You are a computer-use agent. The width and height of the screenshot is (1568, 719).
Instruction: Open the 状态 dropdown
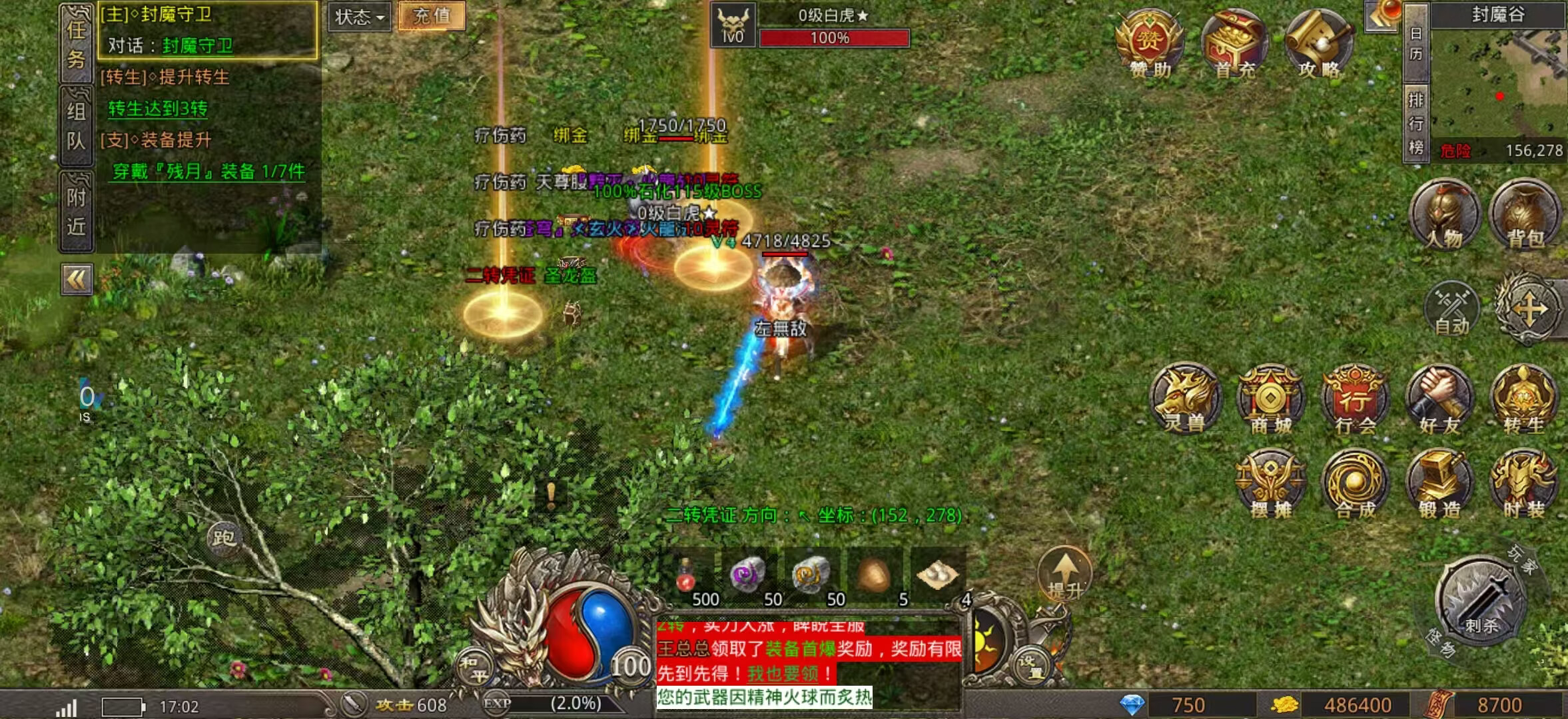click(360, 17)
